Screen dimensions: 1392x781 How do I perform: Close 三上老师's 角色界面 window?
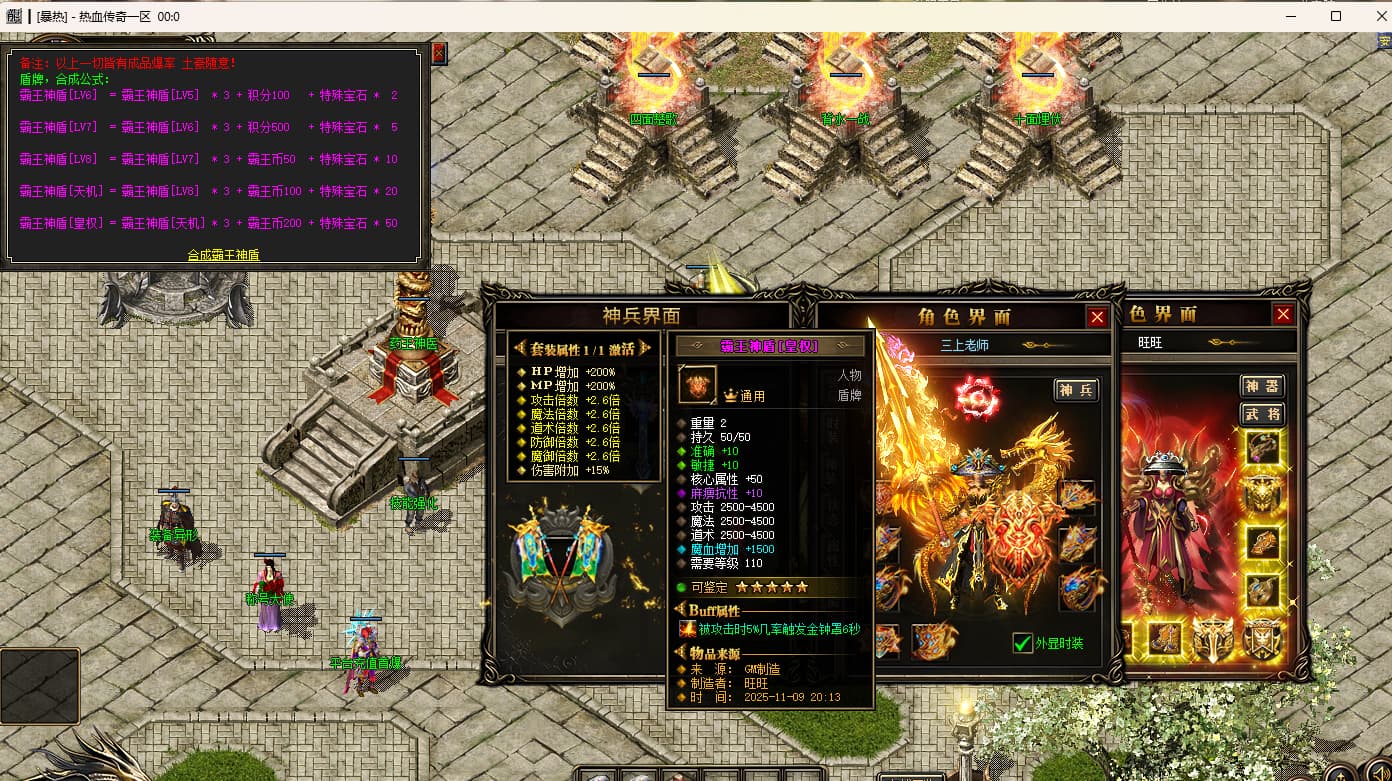click(x=1097, y=317)
